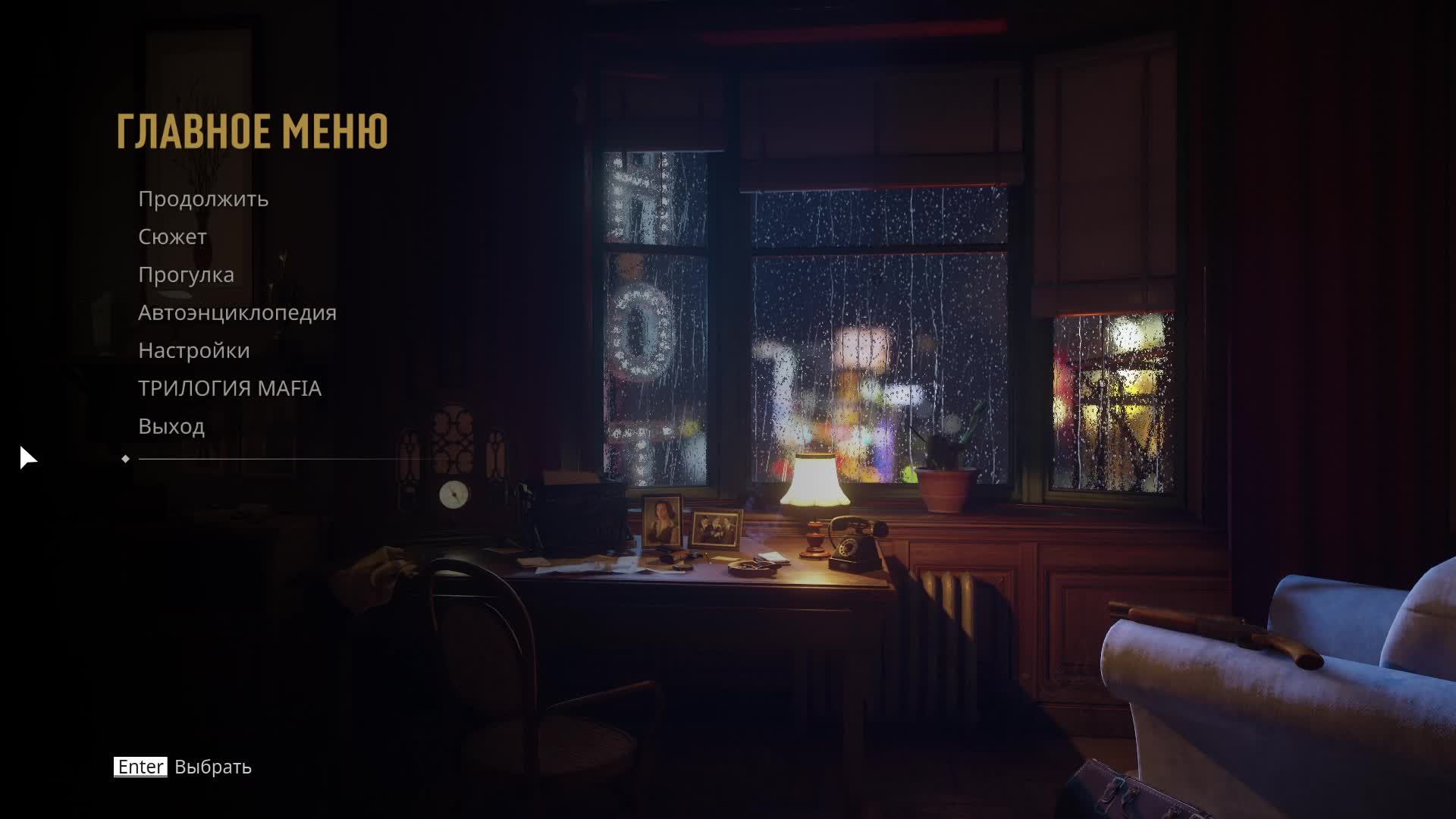Open the "Настройки" settings entry

(193, 350)
